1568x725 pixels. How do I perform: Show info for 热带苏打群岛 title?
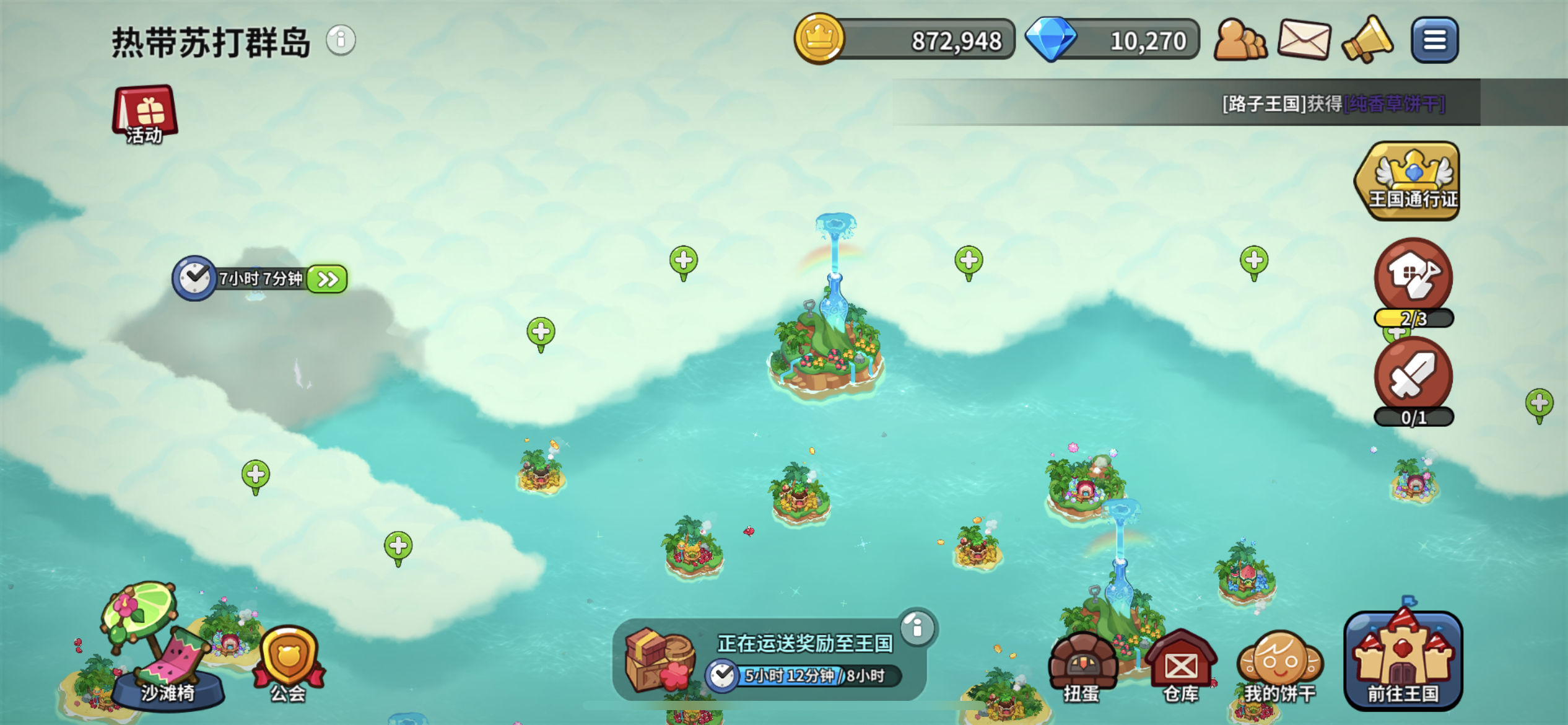[x=341, y=41]
